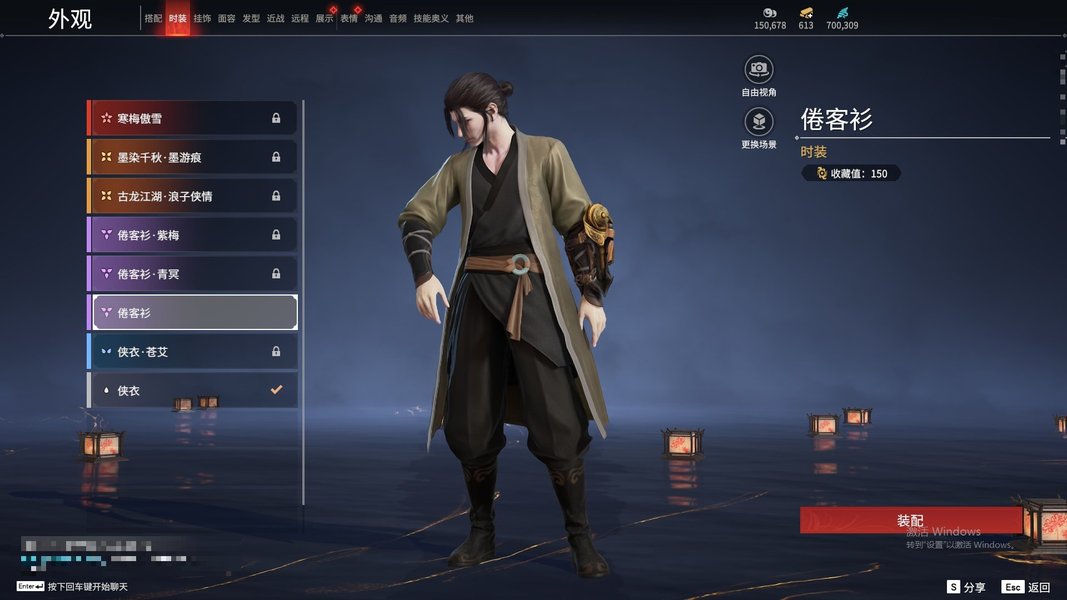Switch to the 面容 face tab
Viewport: 1067px width, 600px height.
[227, 19]
